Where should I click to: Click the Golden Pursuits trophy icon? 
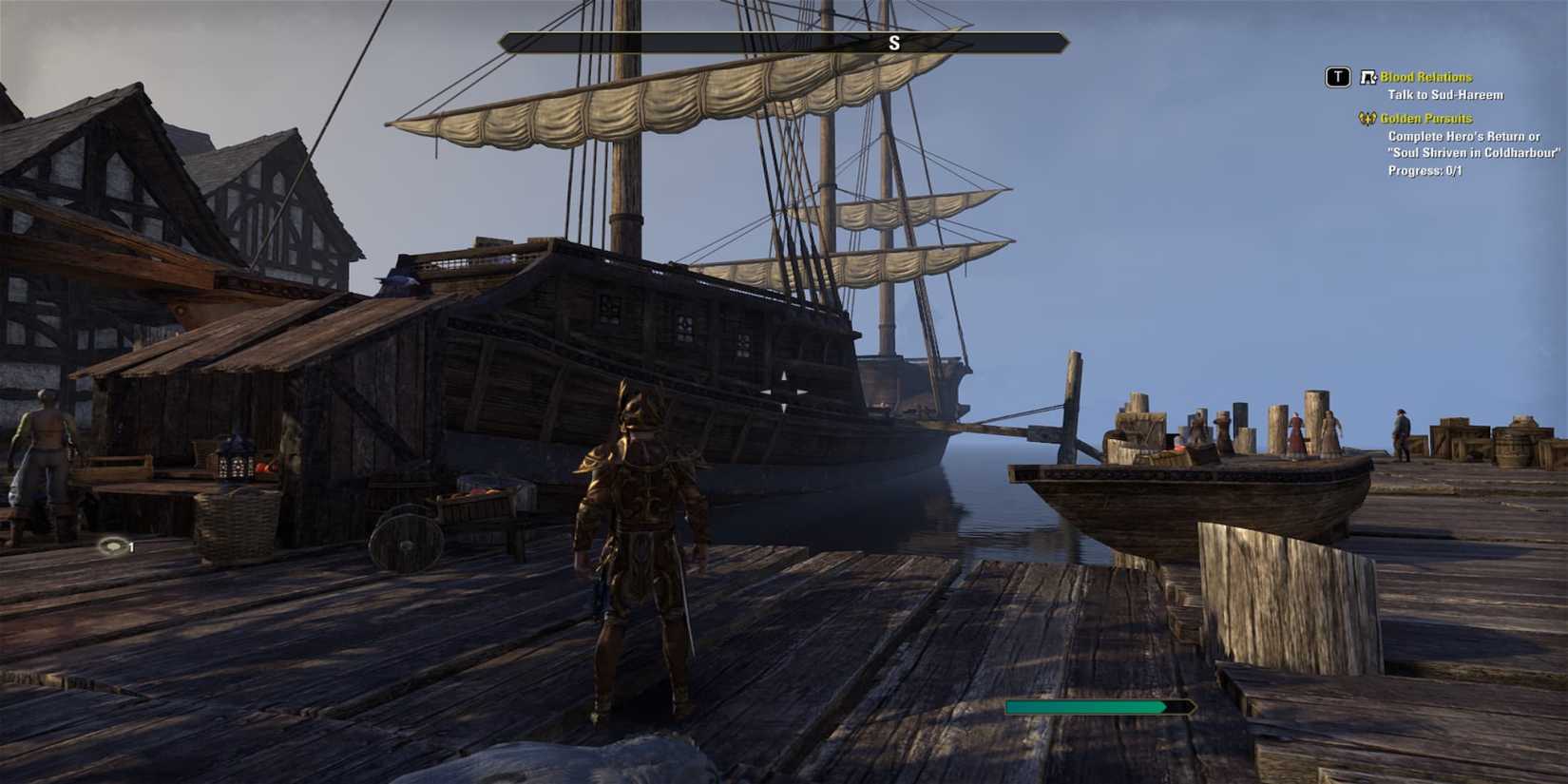point(1367,118)
